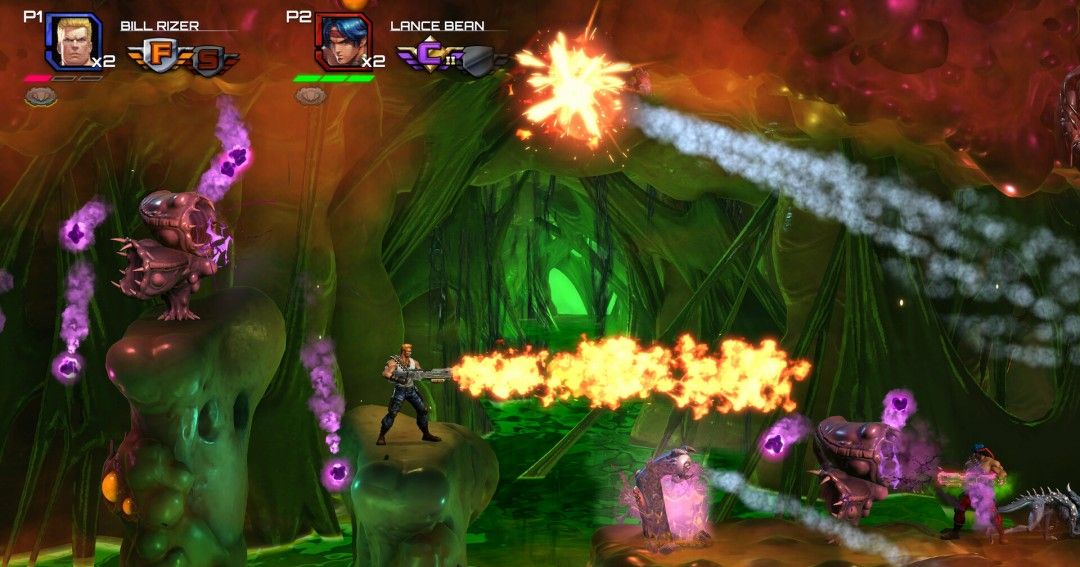Click Bill Rizer's P1 portrait
1080x567 pixels.
(x=73, y=41)
